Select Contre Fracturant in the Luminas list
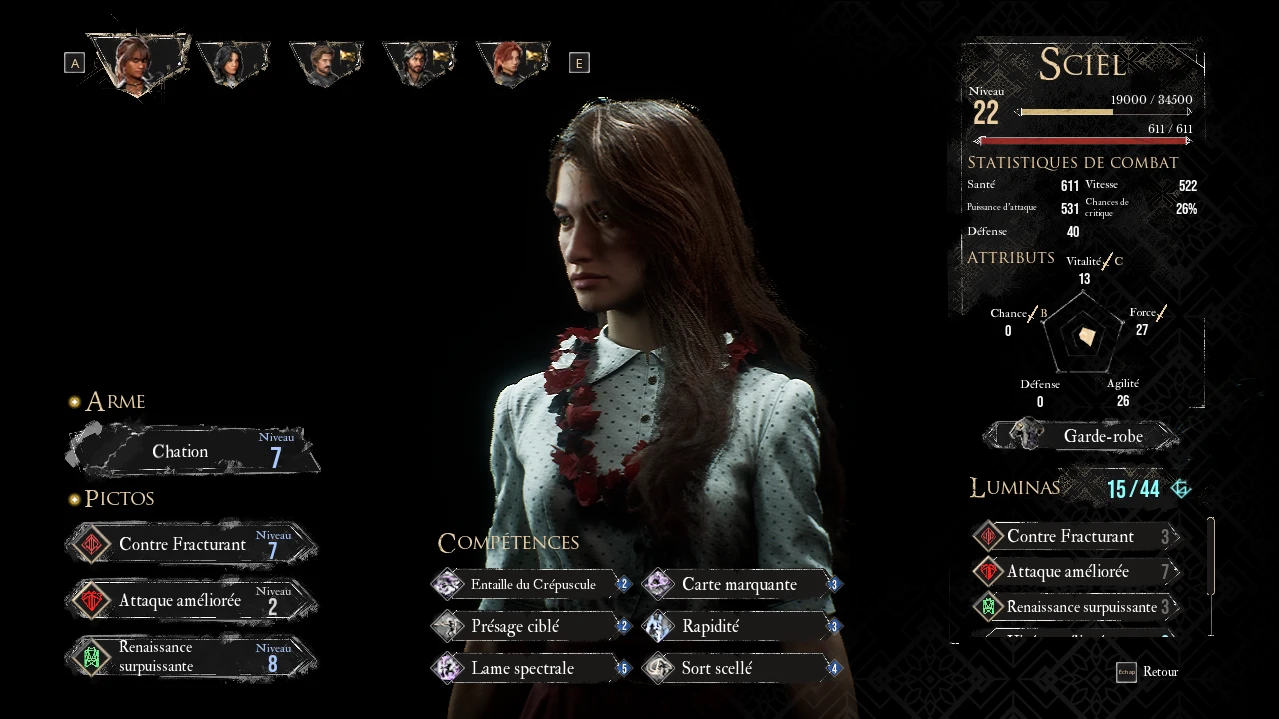1279x719 pixels. [x=1074, y=537]
